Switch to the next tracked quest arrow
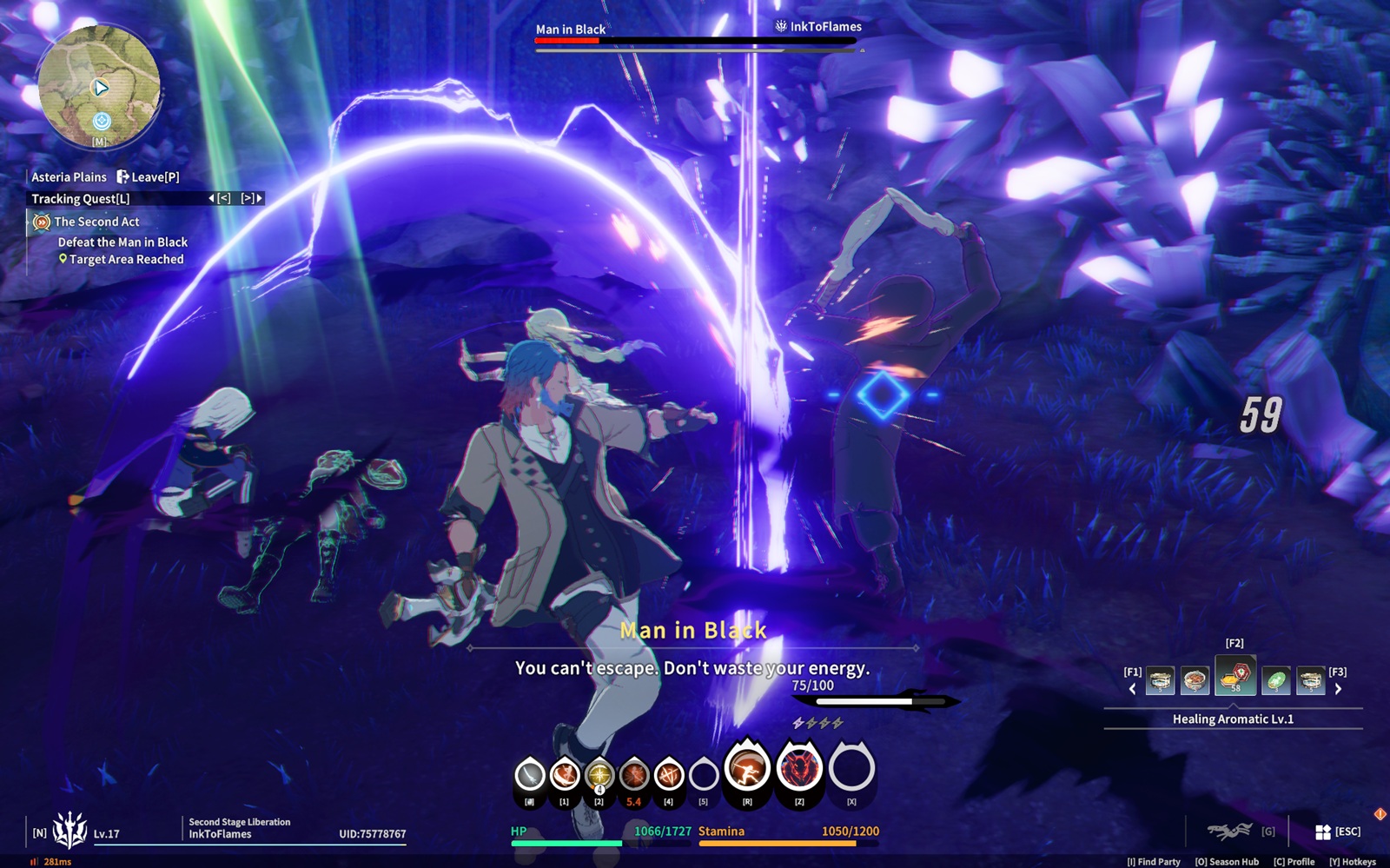This screenshot has width=1390, height=868. click(259, 199)
